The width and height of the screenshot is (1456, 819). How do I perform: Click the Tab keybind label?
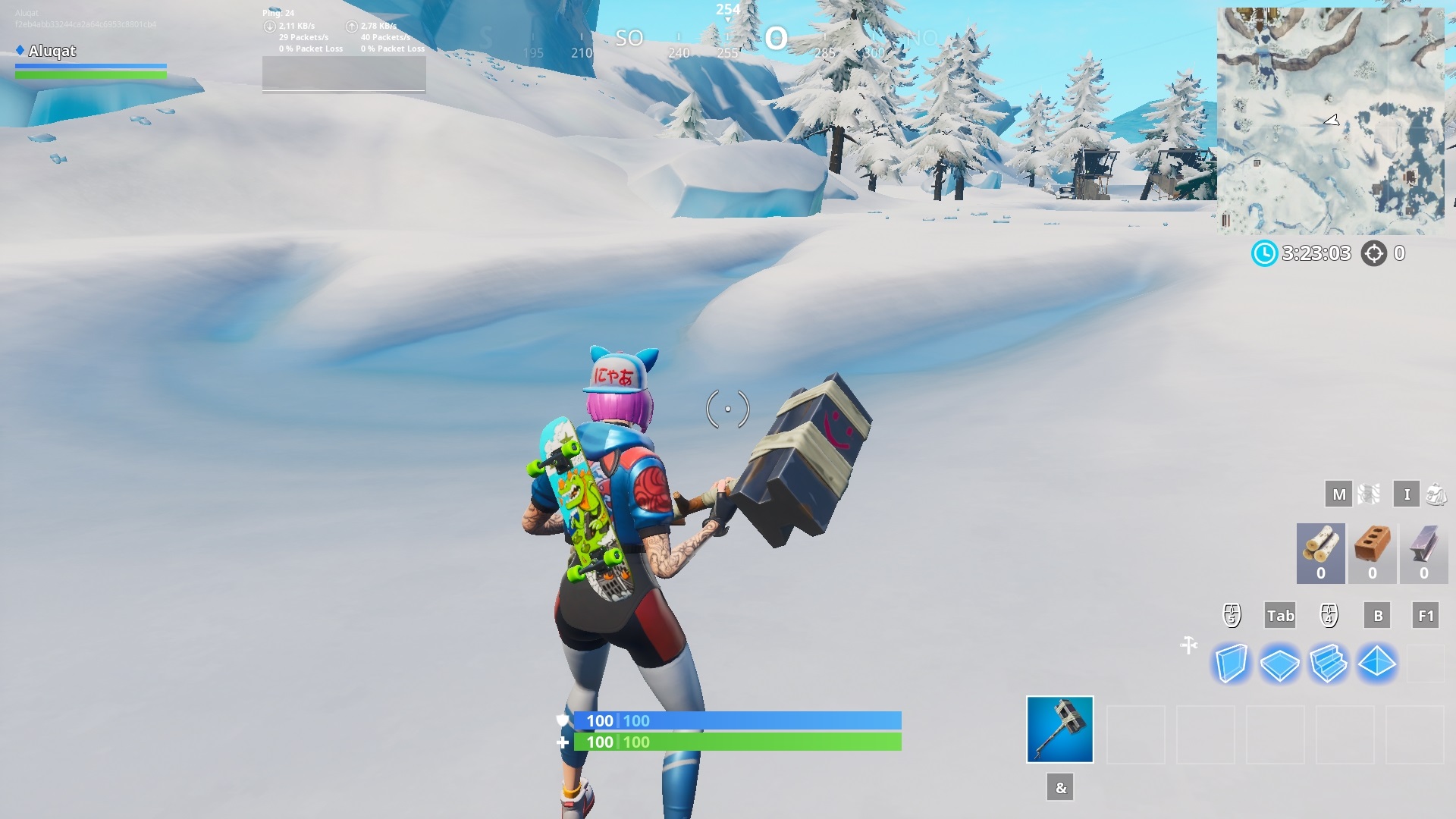(x=1280, y=616)
